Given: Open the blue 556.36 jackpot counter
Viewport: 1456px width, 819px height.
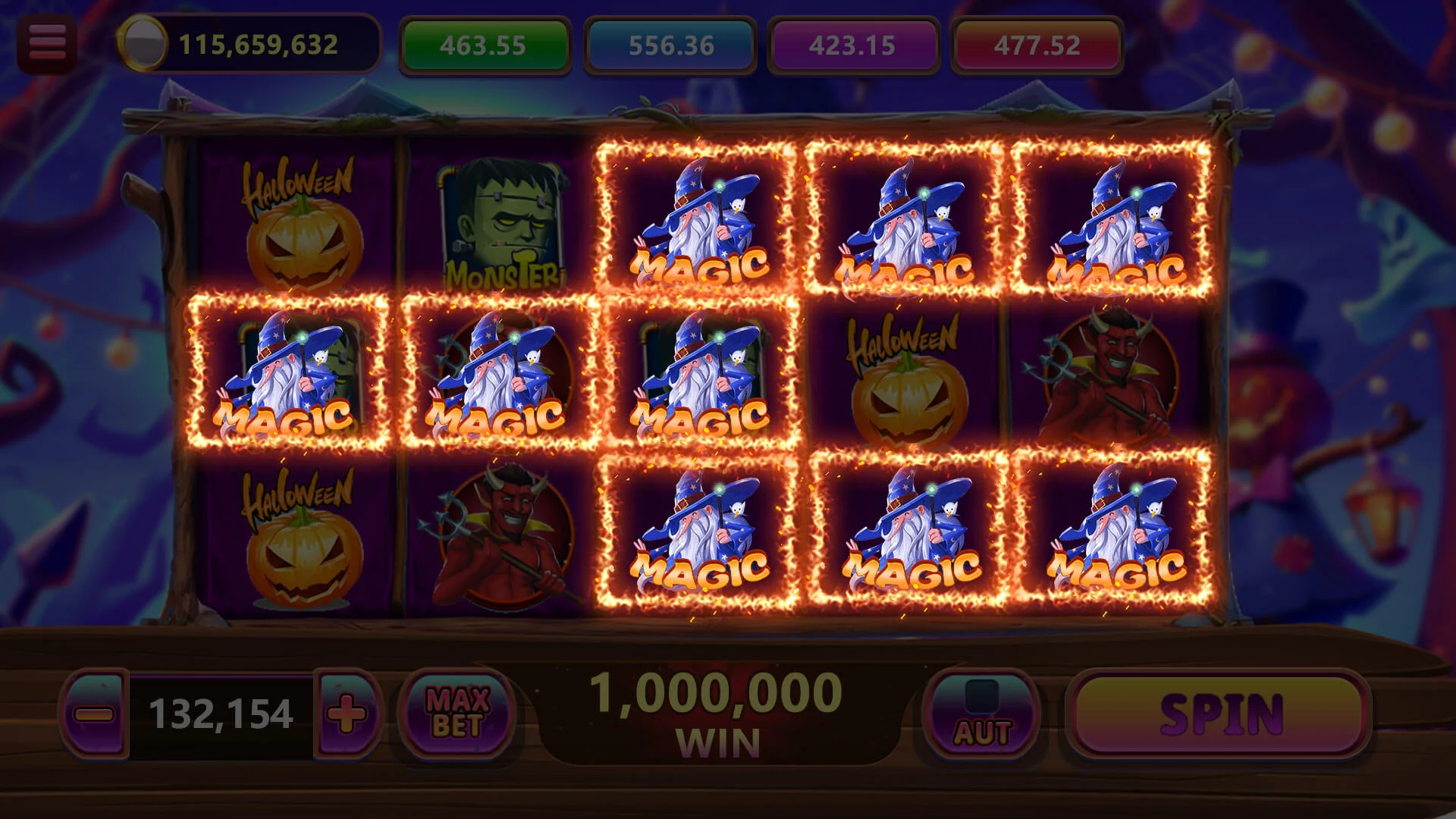Looking at the screenshot, I should click(667, 44).
